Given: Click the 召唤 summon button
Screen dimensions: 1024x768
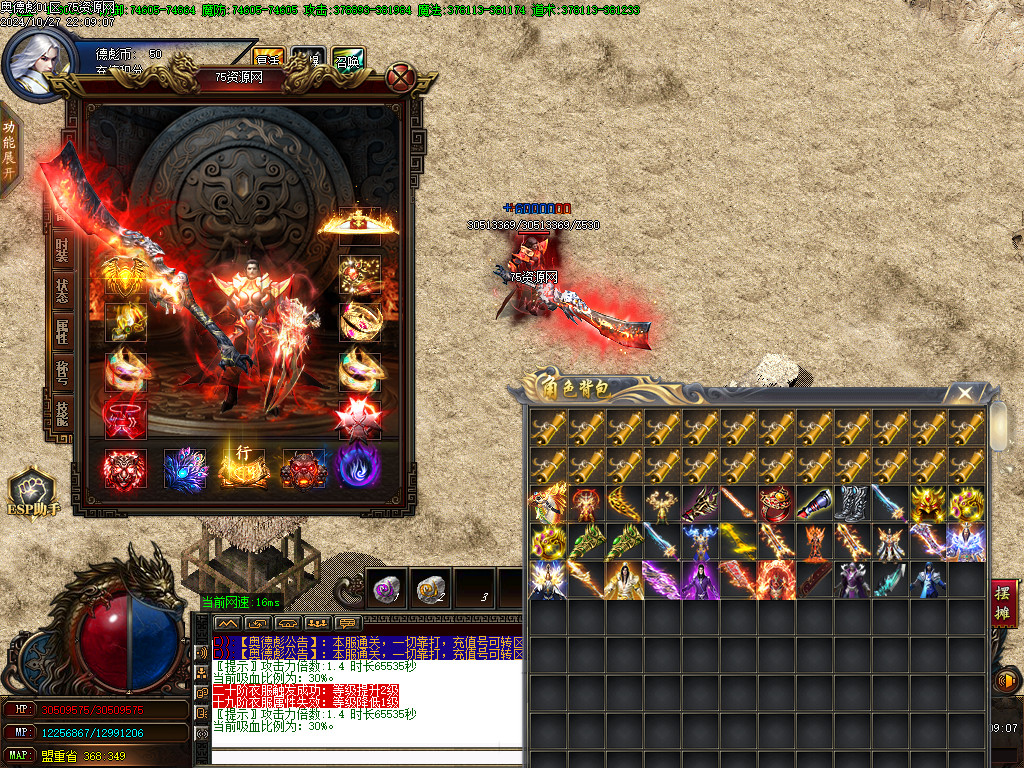Looking at the screenshot, I should coord(348,59).
